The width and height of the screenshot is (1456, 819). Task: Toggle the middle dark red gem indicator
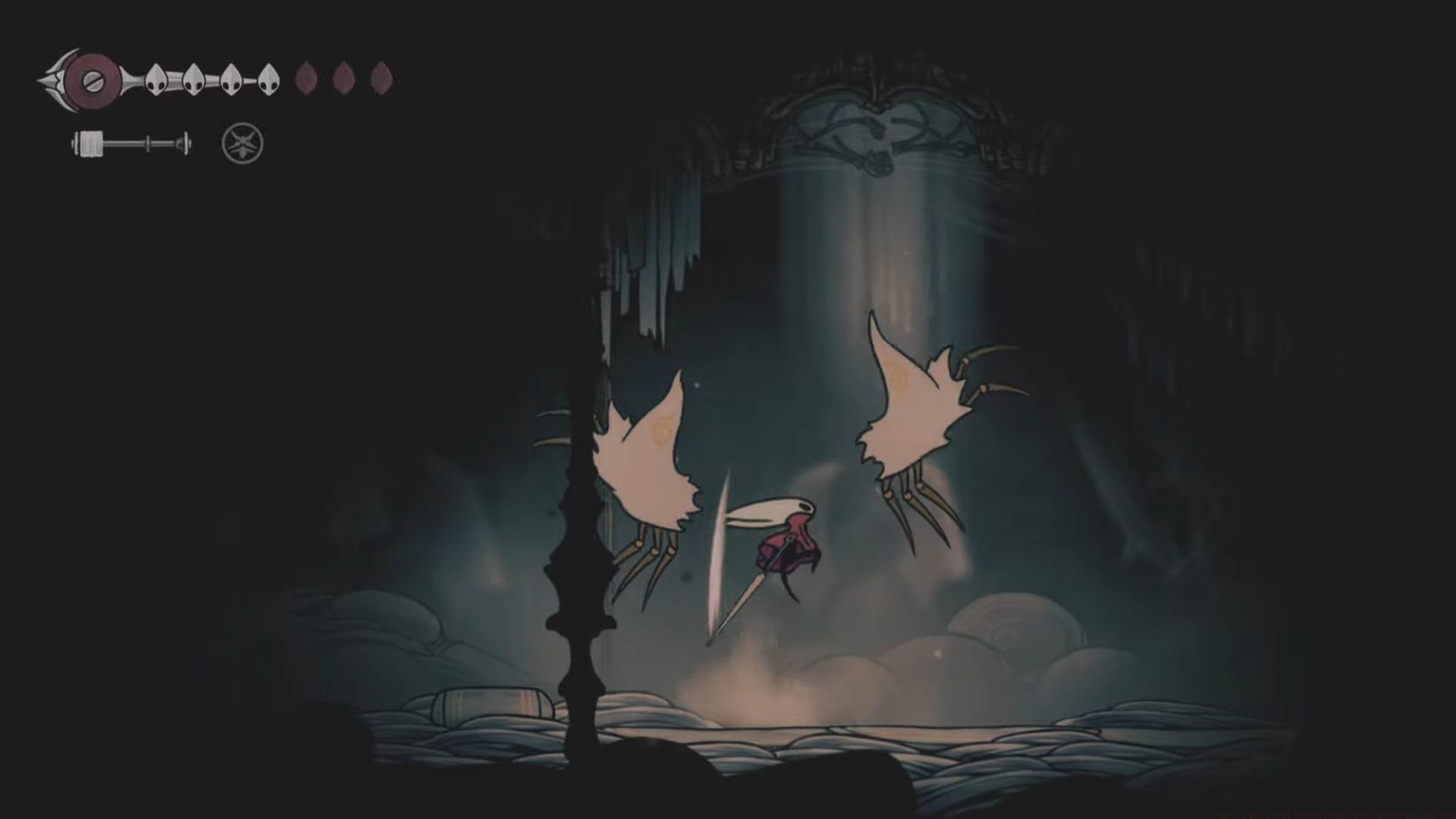(345, 78)
